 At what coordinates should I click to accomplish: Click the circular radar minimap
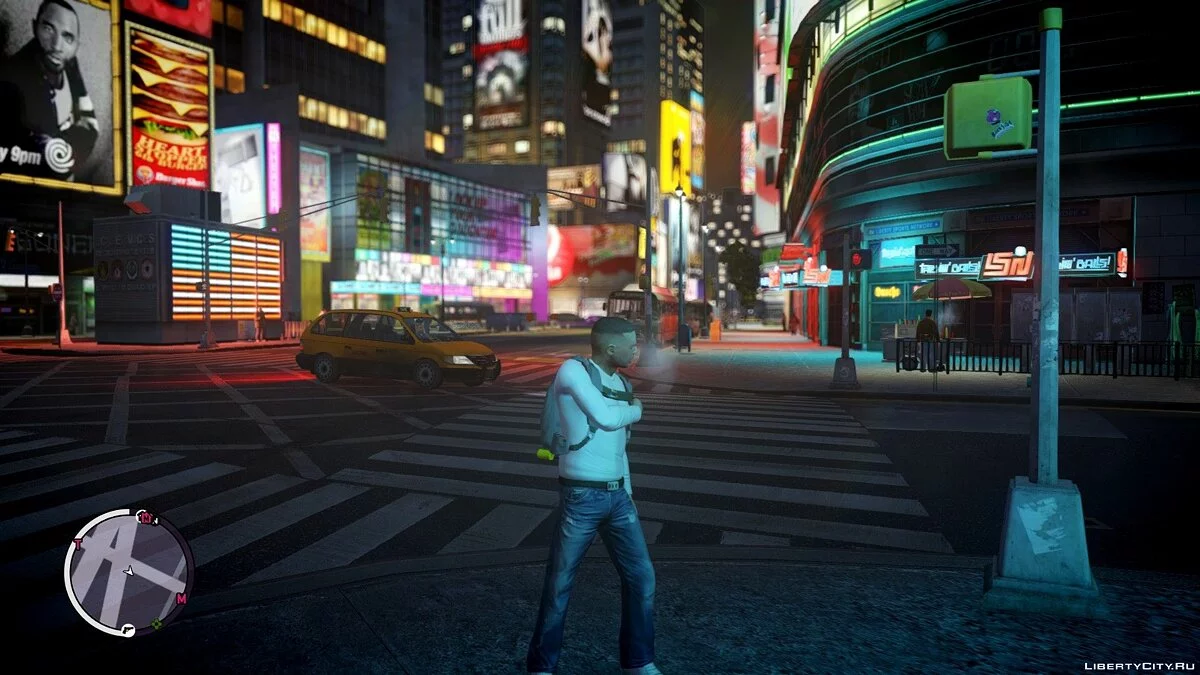[128, 572]
